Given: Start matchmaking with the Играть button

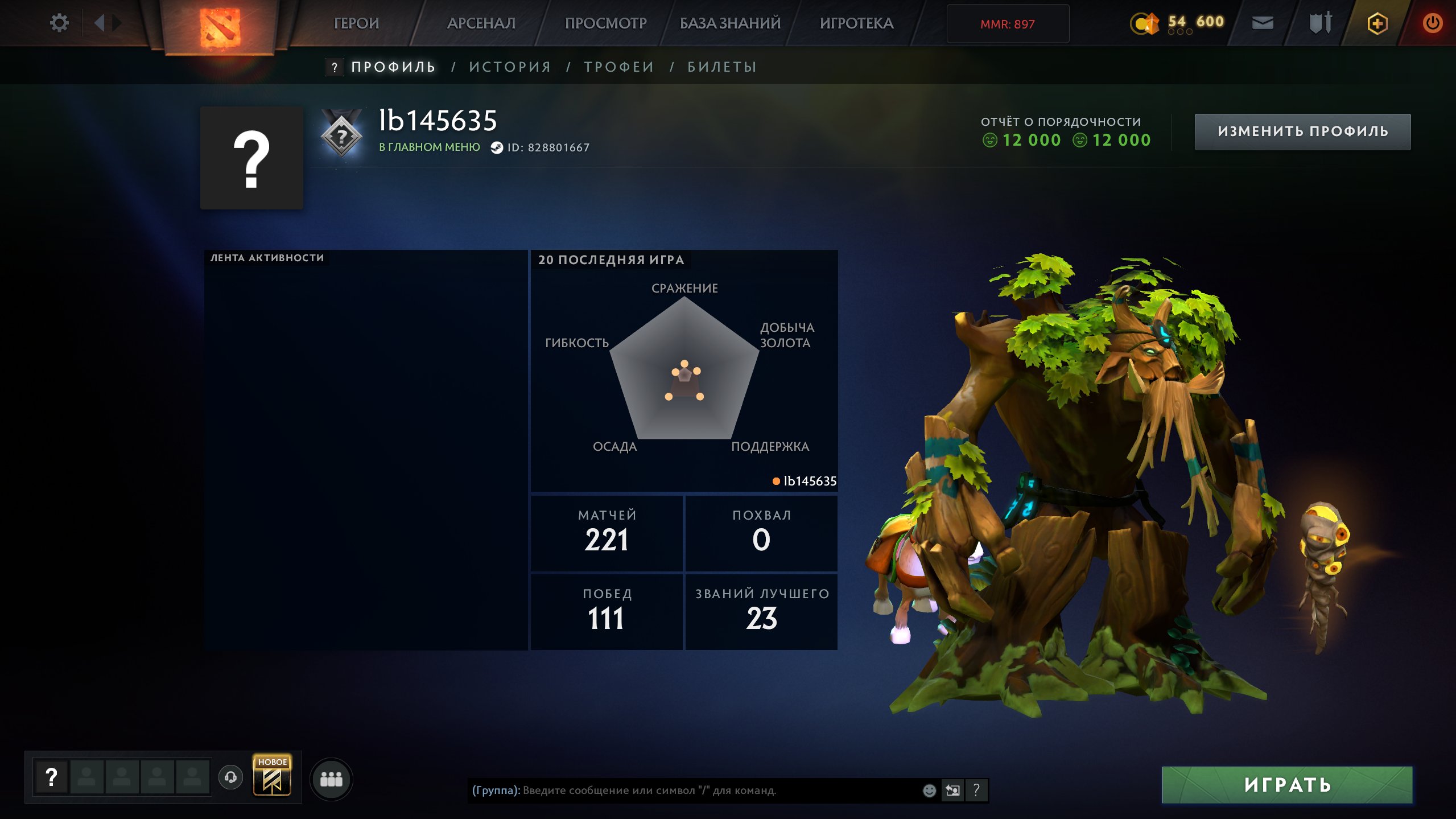Looking at the screenshot, I should pyautogui.click(x=1287, y=785).
